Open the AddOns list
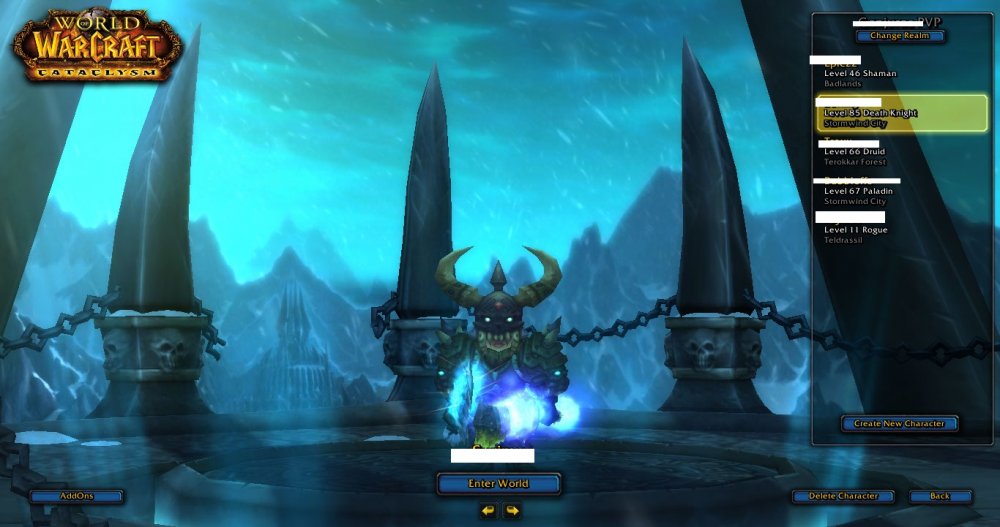 tap(76, 496)
